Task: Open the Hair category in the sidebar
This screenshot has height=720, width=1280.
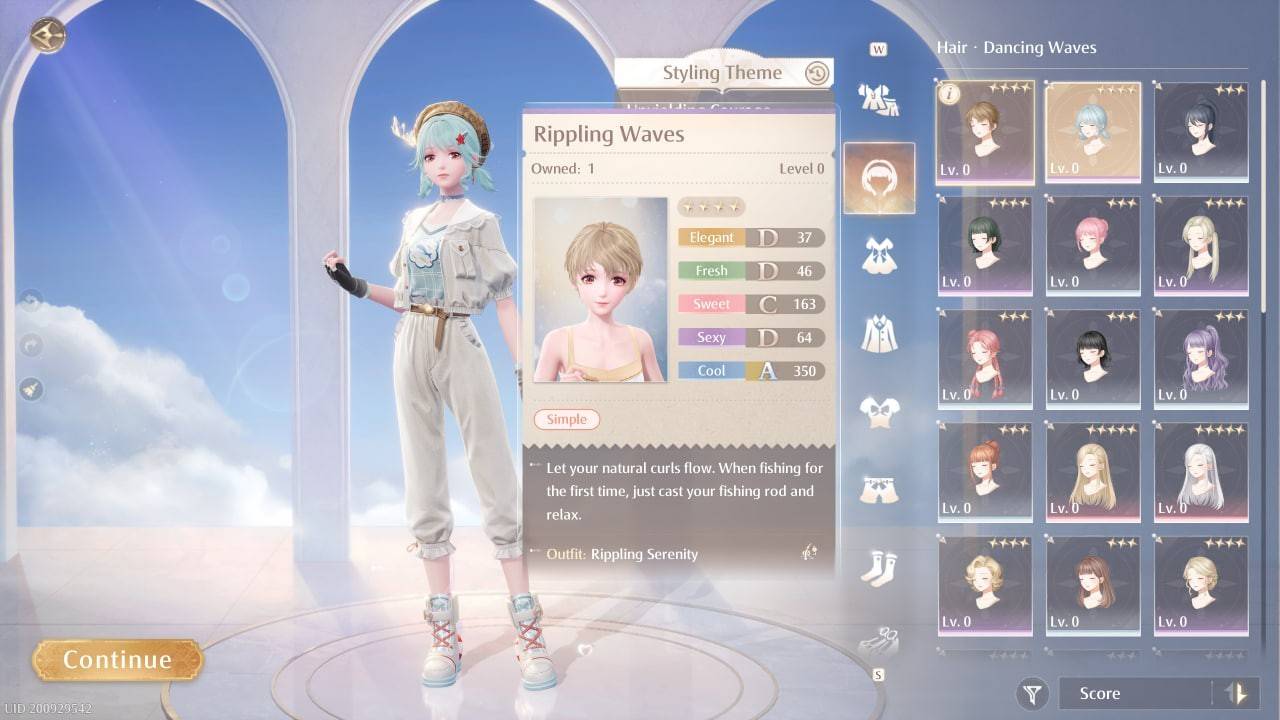Action: coord(880,178)
